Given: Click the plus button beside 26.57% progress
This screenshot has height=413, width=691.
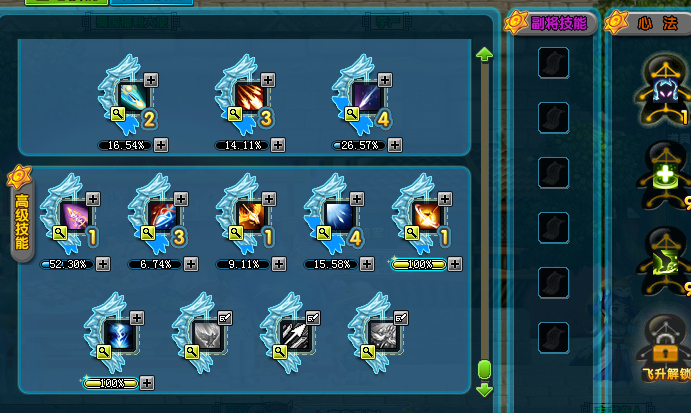Looking at the screenshot, I should (x=395, y=145).
